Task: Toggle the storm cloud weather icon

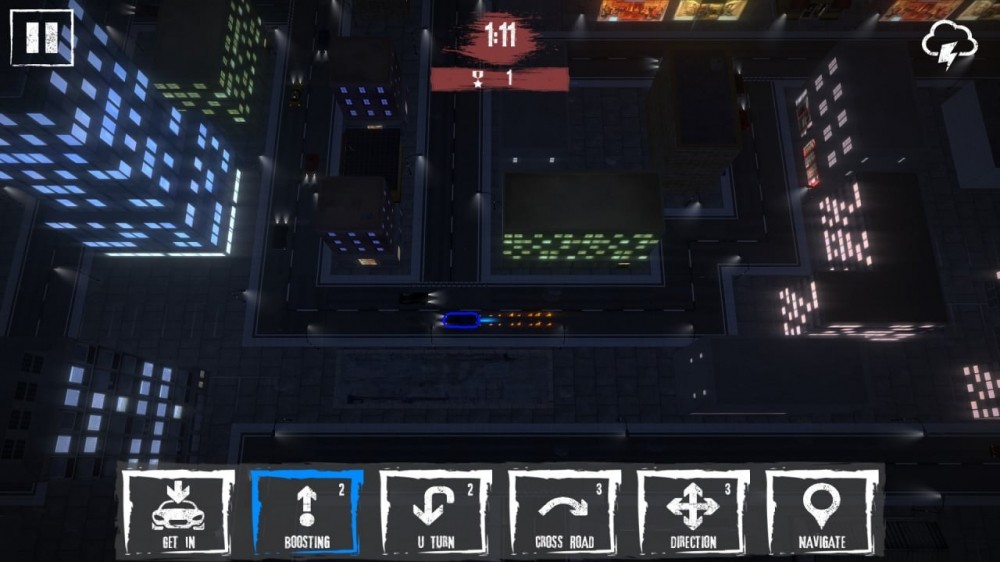Action: [948, 45]
